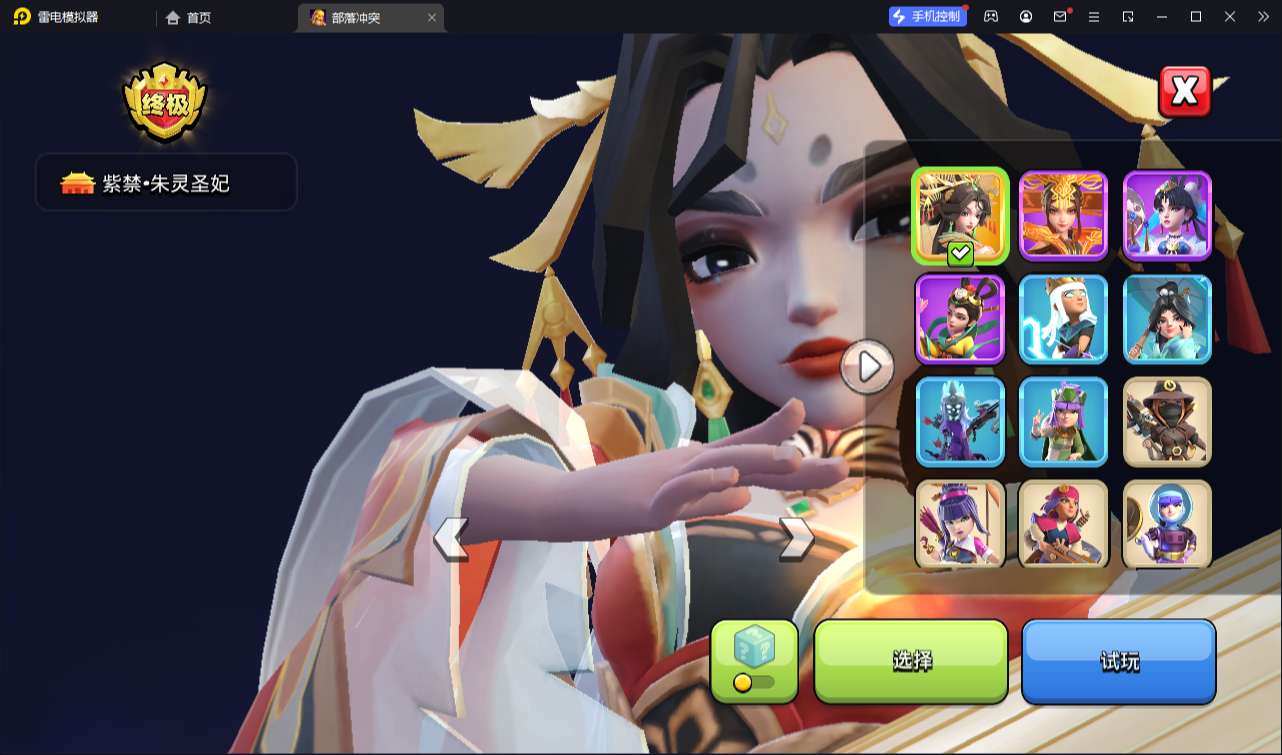This screenshot has width=1282, height=755.
Task: Switch to the 首页 home tab
Action: coord(190,17)
